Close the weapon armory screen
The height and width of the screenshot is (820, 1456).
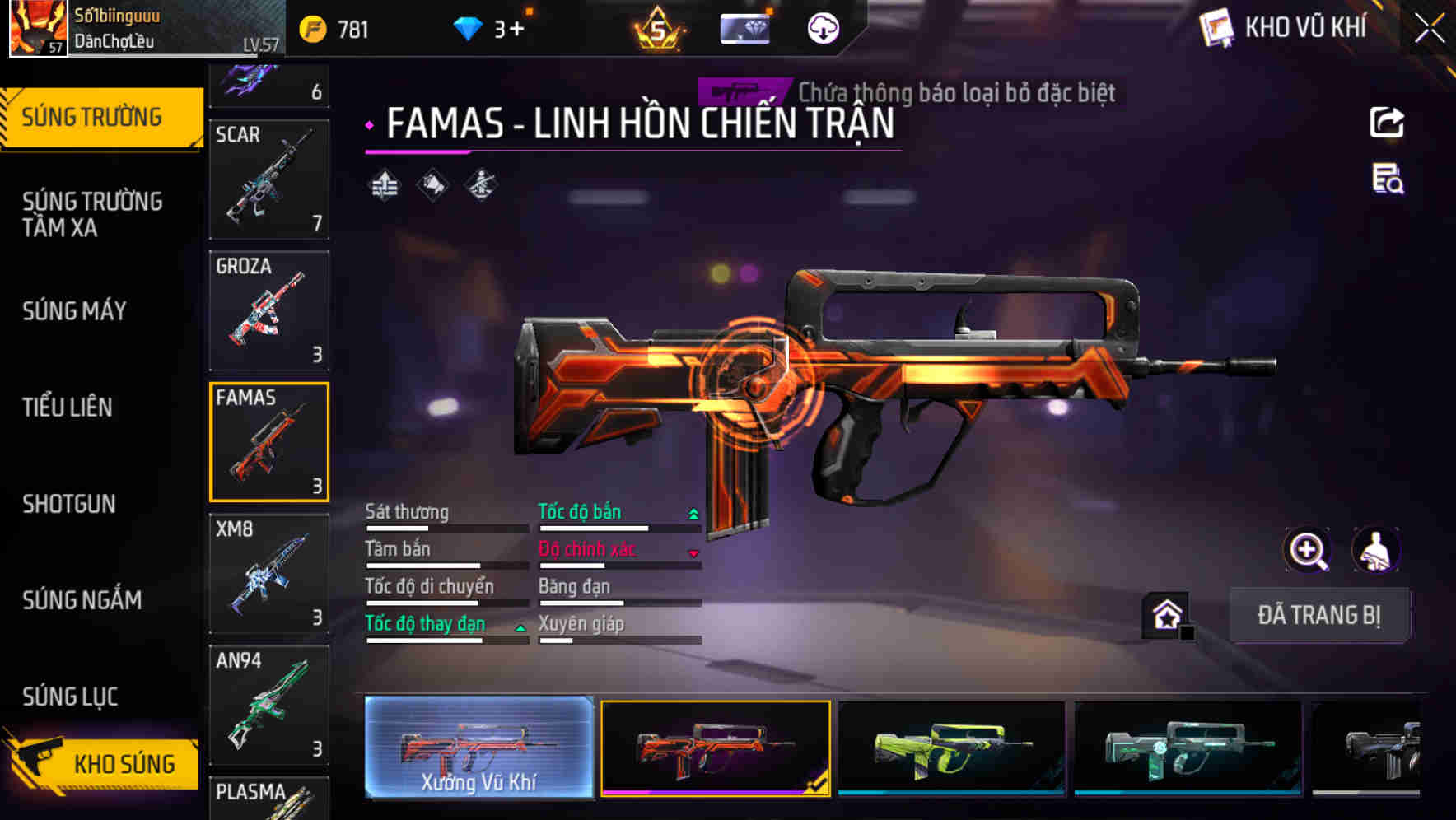tap(1430, 29)
